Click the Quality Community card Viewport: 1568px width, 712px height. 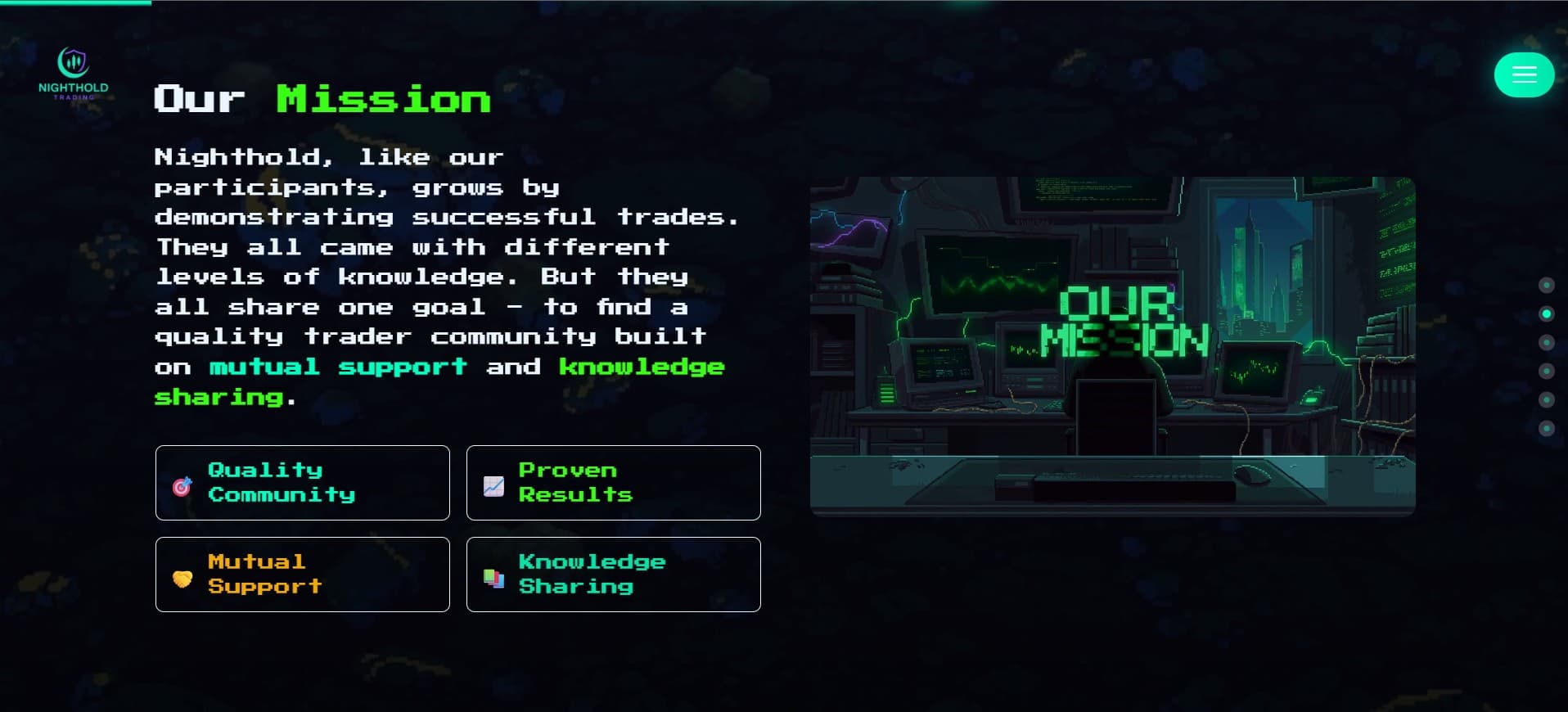click(x=302, y=483)
